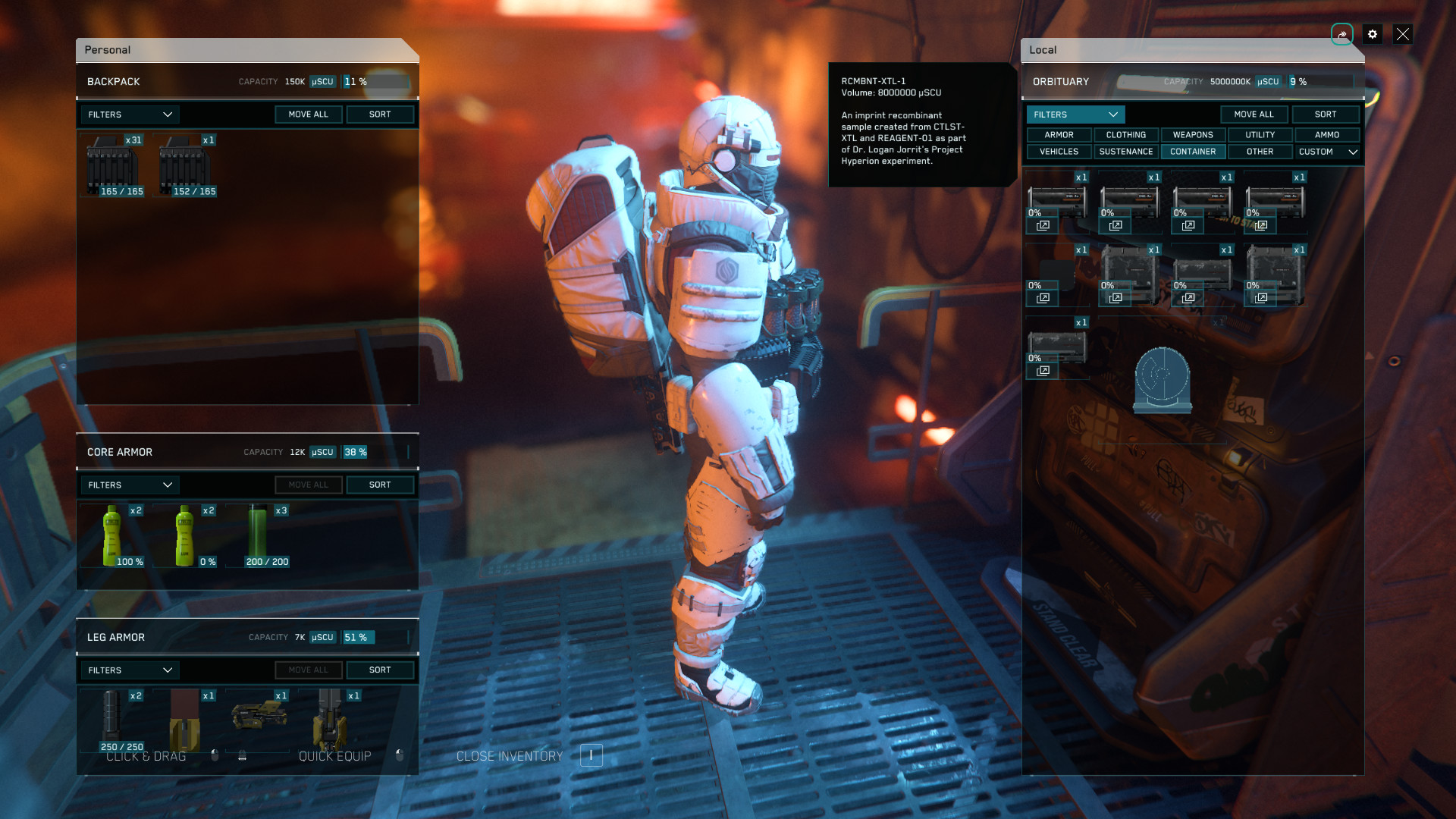The height and width of the screenshot is (819, 1456).
Task: Choose the Utility filter
Action: 1260,135
